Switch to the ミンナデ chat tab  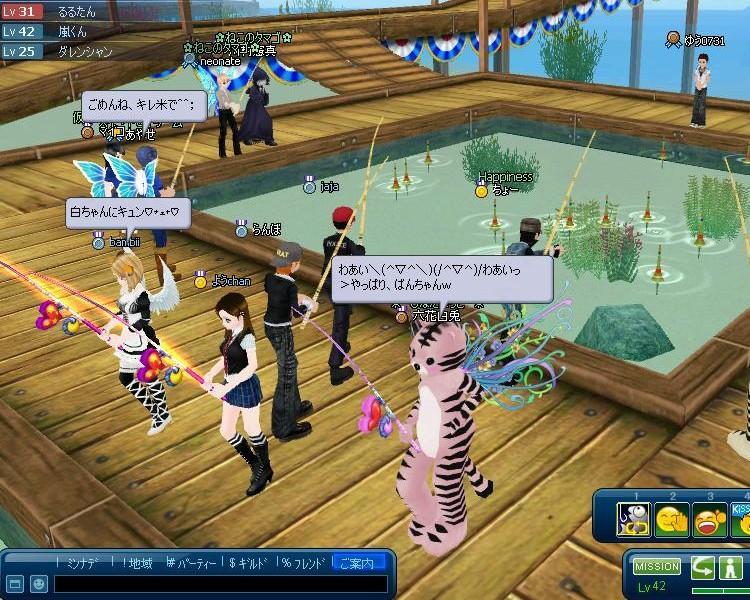(x=81, y=563)
